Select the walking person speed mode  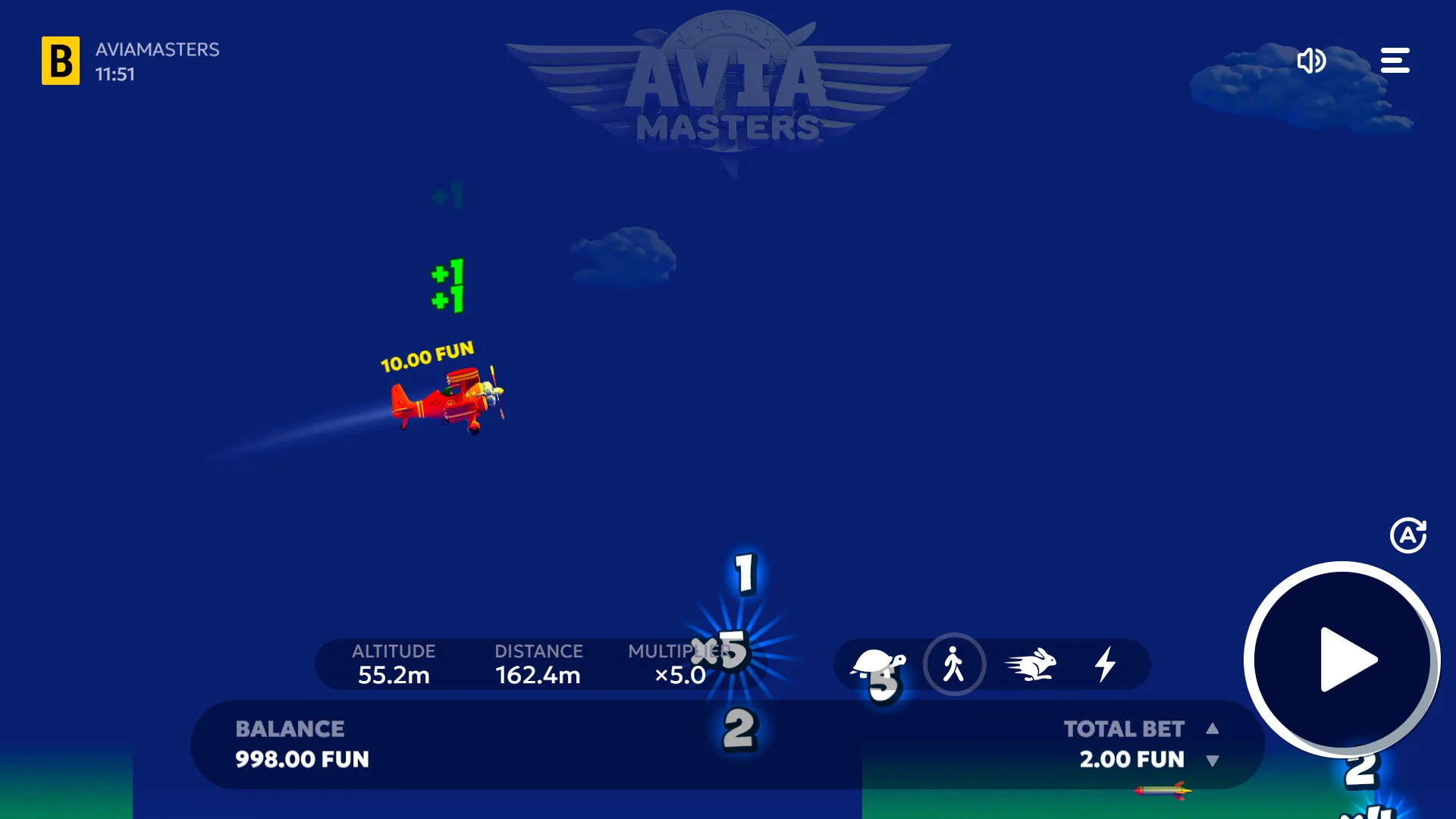(x=955, y=664)
